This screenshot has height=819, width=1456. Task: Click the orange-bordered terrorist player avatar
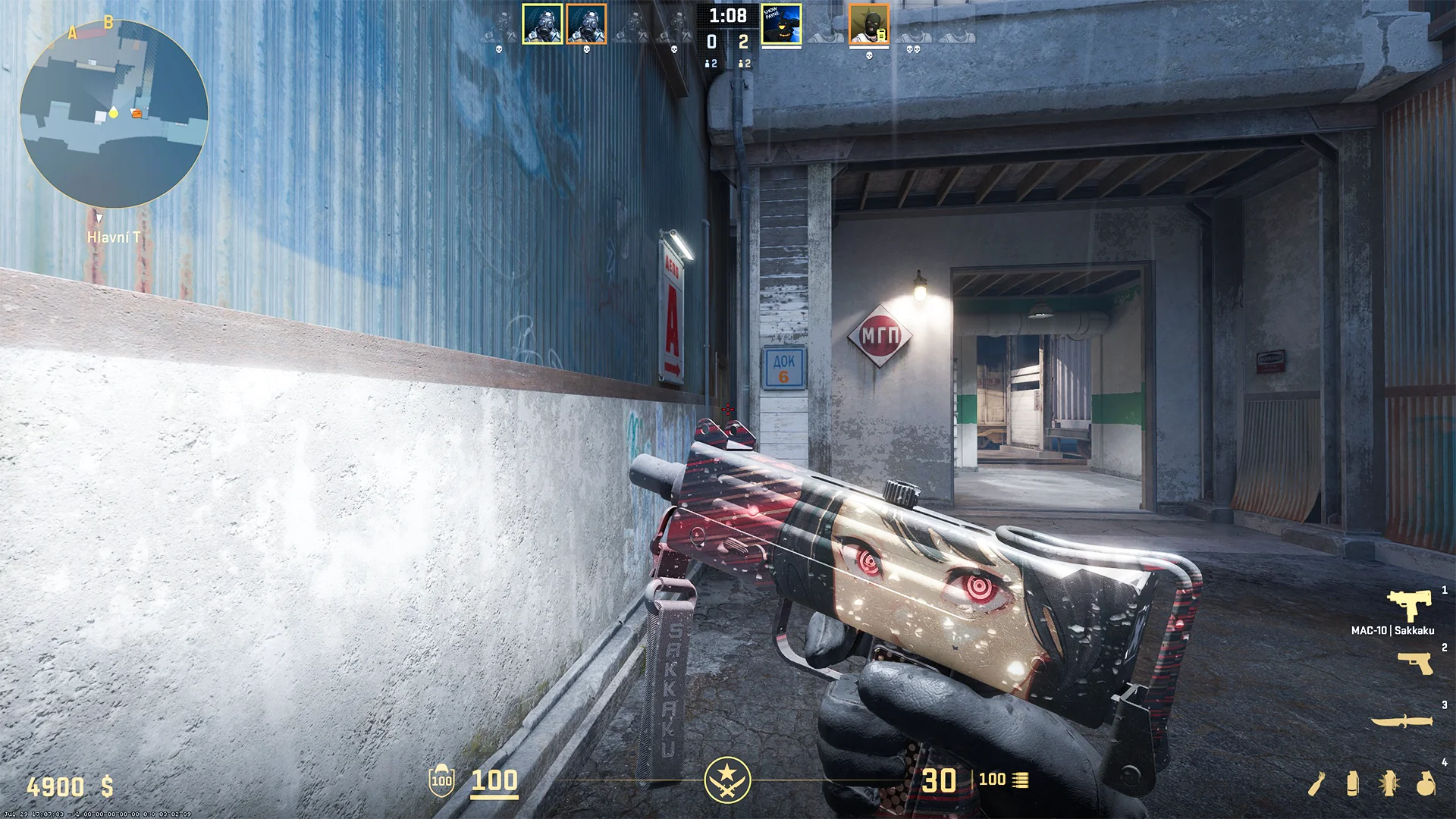[870, 24]
